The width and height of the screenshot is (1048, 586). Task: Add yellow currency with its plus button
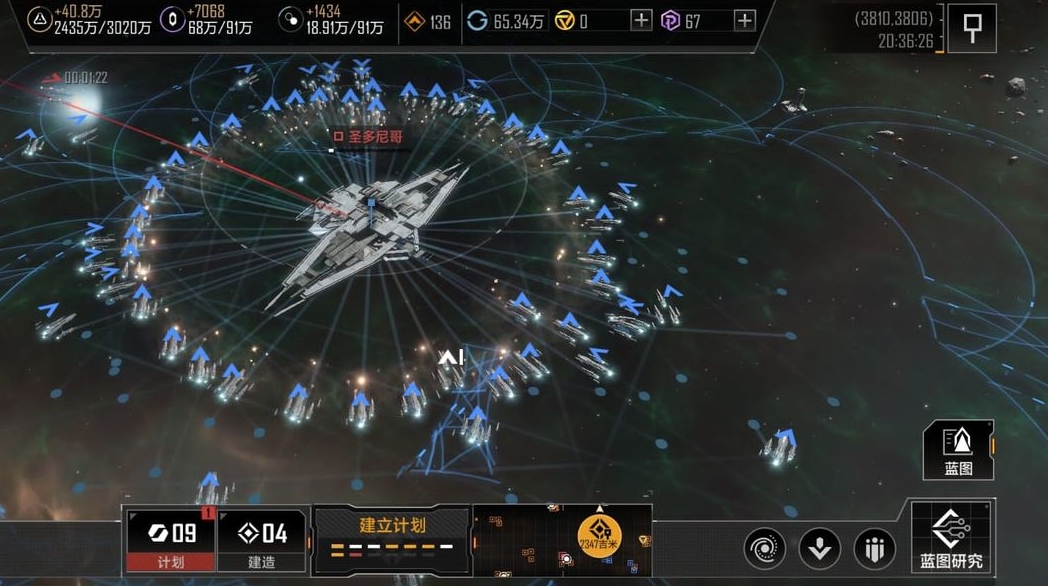(x=641, y=21)
